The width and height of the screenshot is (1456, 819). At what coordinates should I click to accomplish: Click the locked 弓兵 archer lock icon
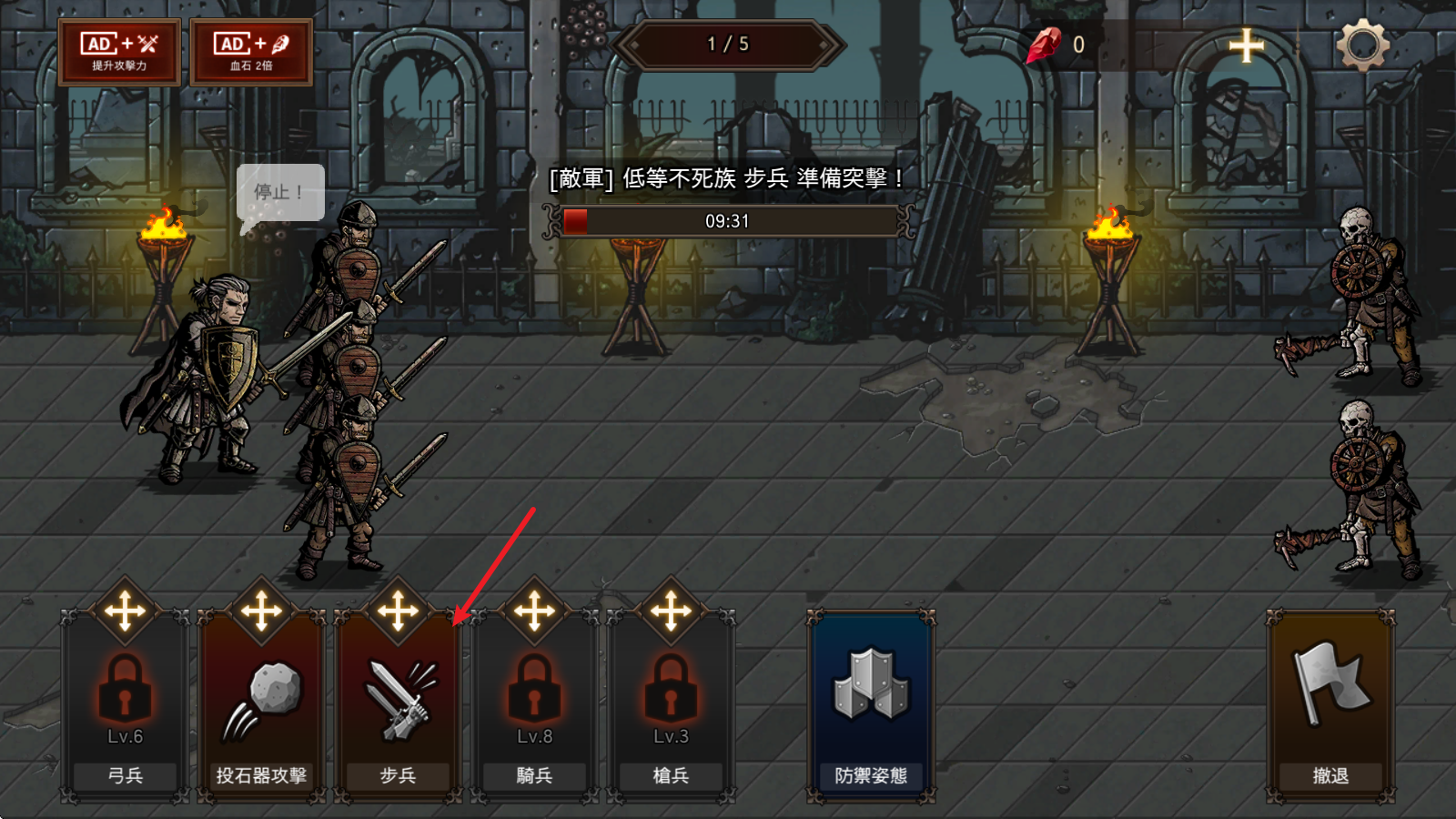125,693
